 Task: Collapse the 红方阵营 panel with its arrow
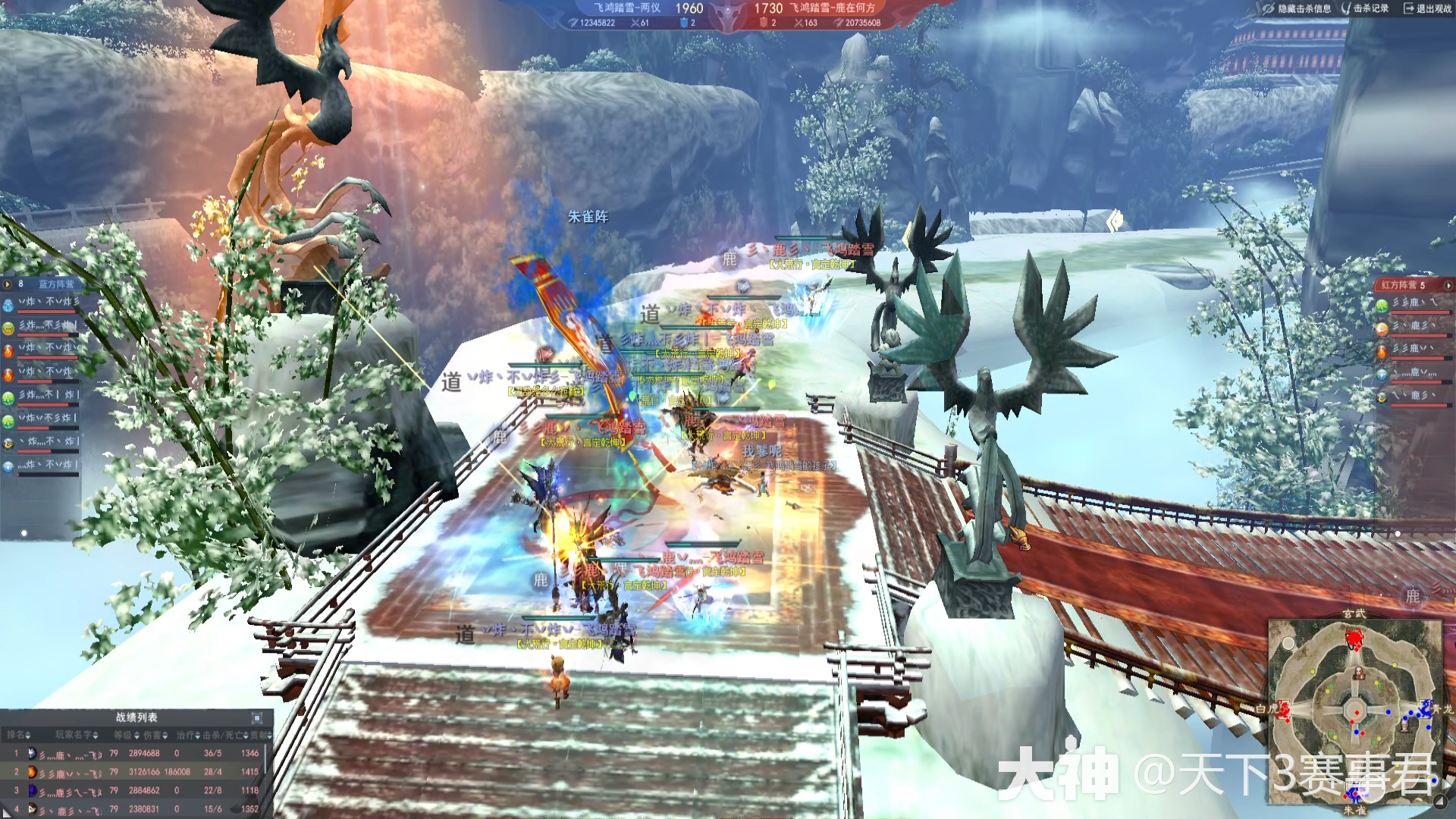click(1448, 285)
